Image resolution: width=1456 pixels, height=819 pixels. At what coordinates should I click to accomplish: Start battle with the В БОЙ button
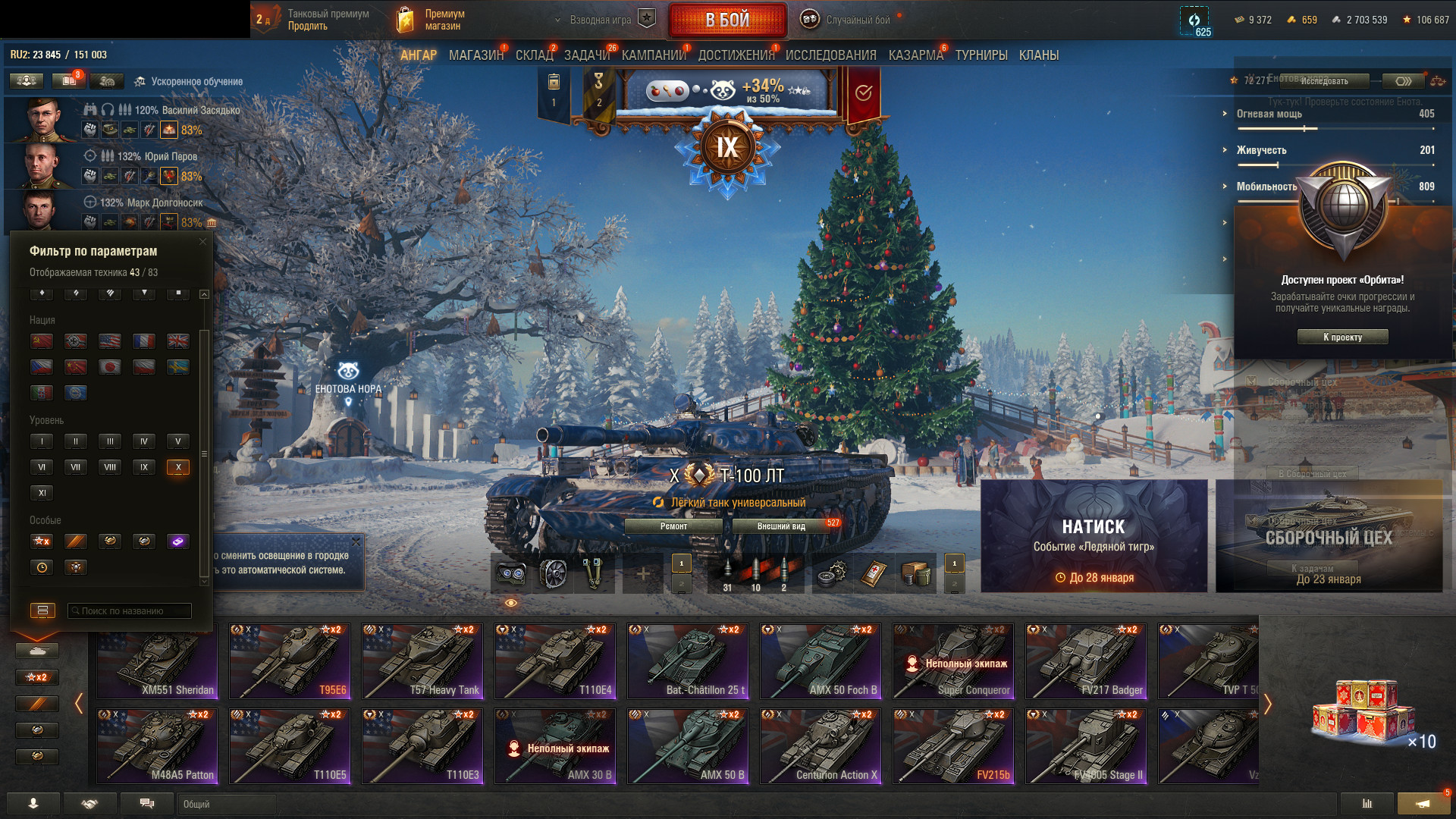point(726,20)
